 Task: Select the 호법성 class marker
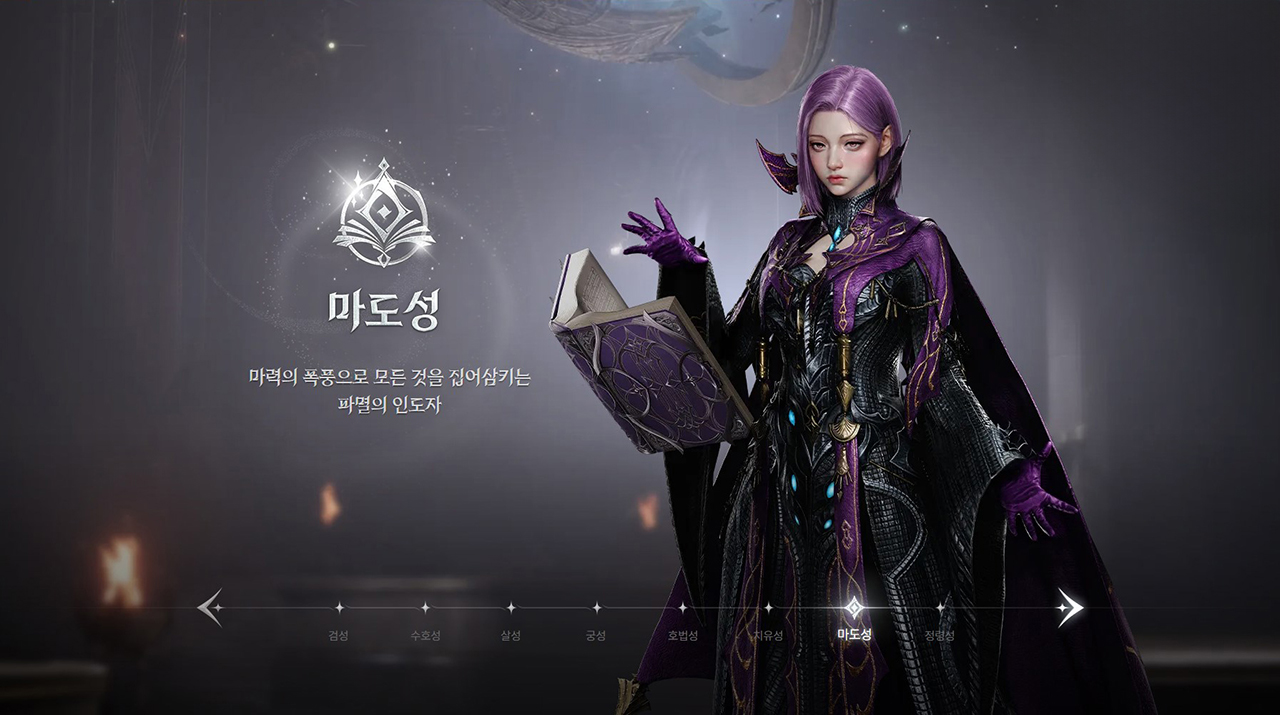(682, 608)
